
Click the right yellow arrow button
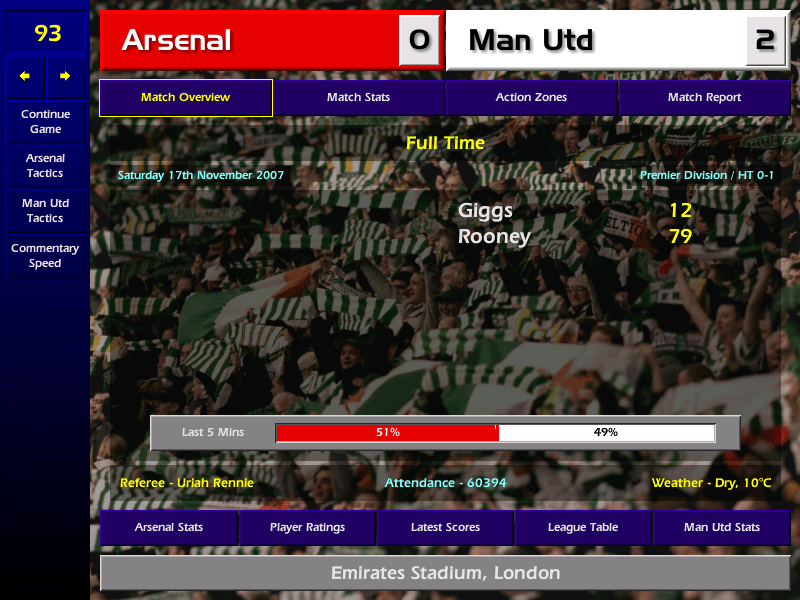click(x=65, y=76)
